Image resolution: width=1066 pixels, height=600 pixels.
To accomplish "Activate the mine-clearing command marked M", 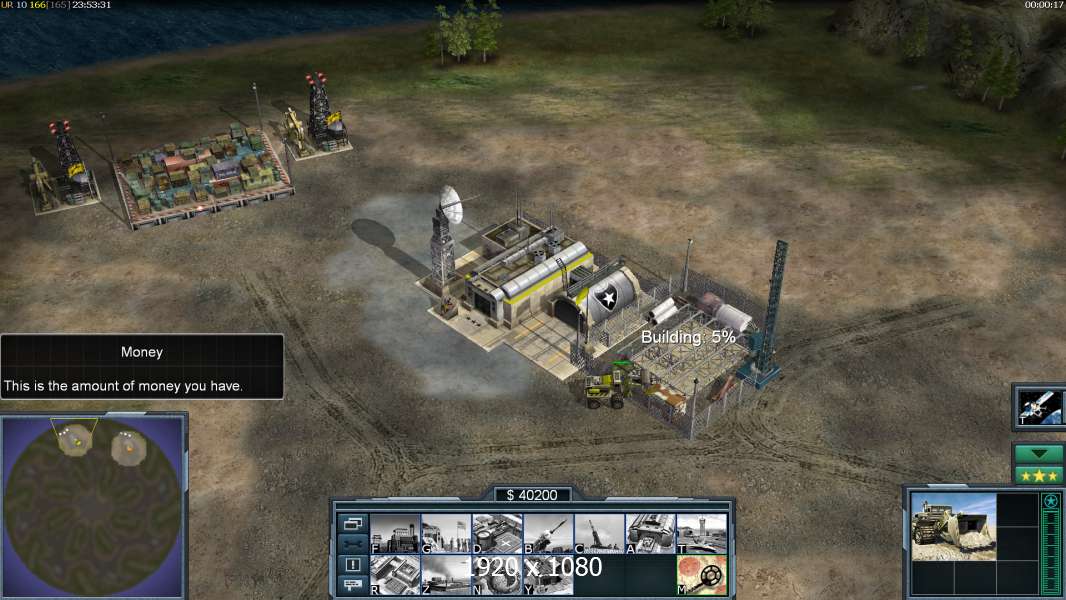I will click(x=701, y=574).
